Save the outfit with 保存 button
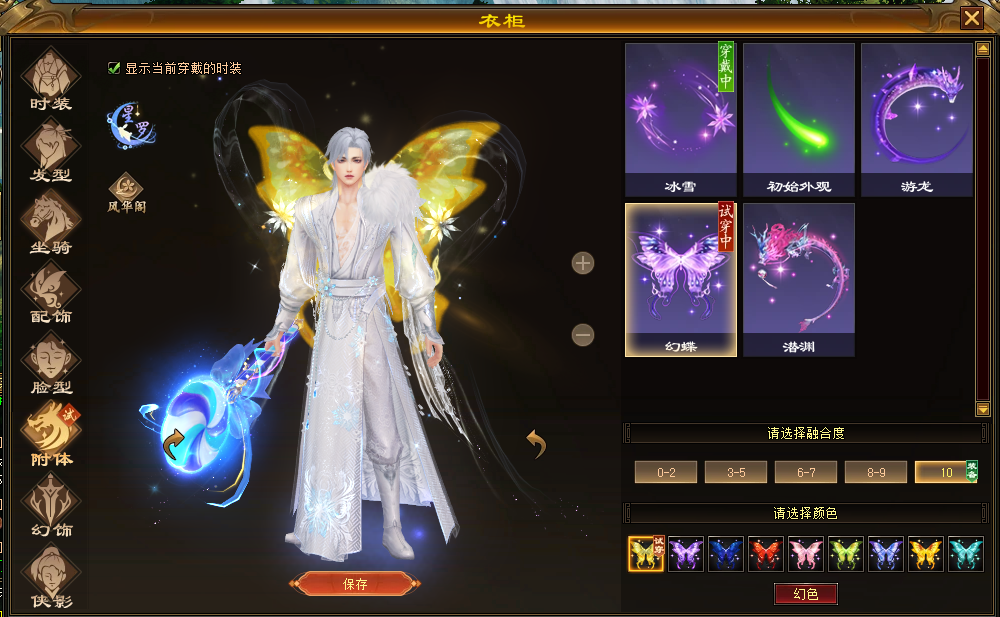Screen dimensions: 1000x617 tap(355, 584)
